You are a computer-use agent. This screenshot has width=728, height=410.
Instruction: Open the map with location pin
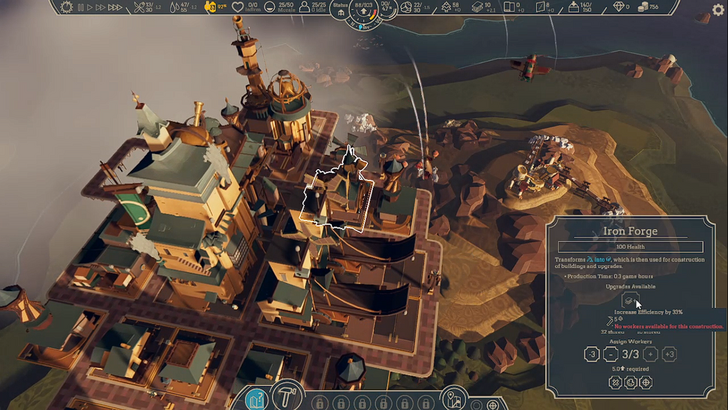tap(453, 399)
